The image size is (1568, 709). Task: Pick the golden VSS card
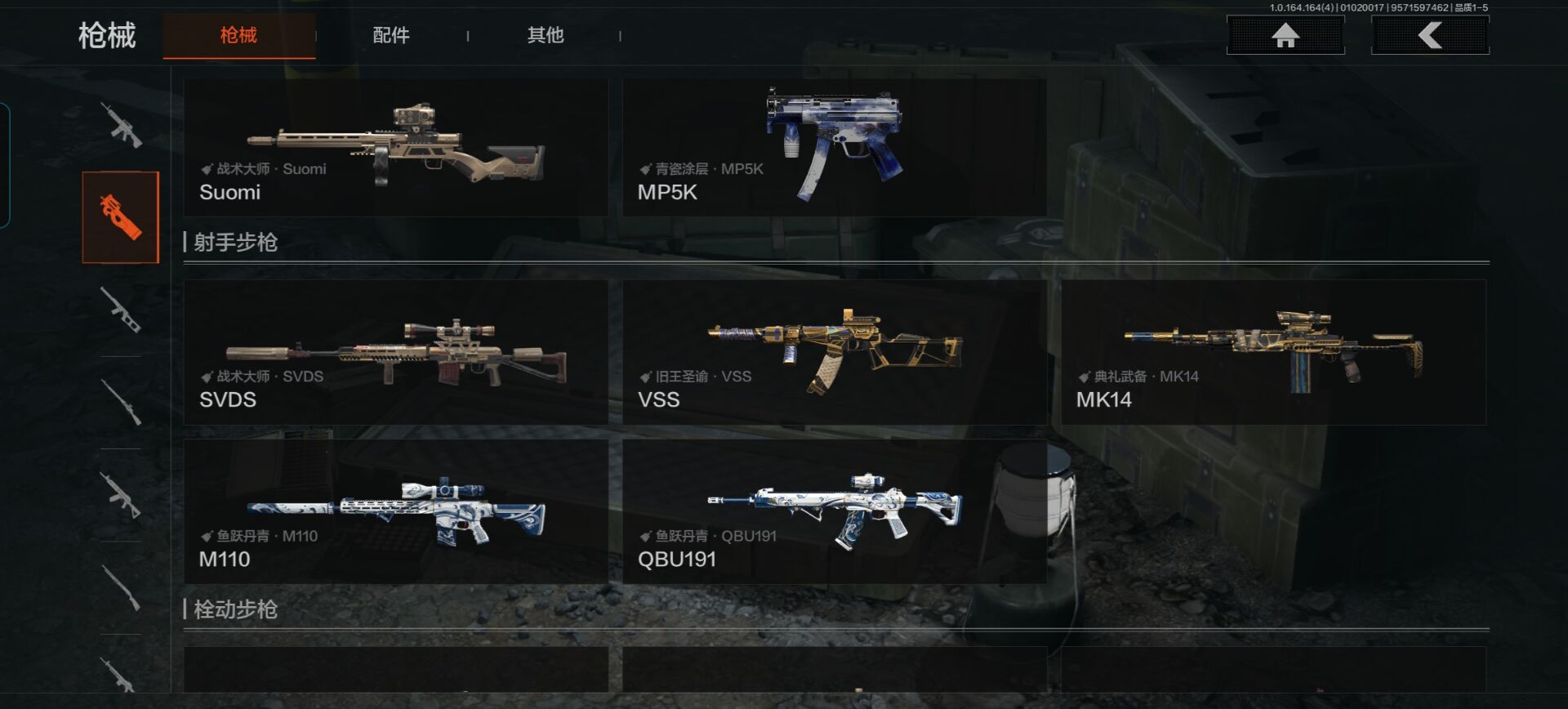tap(834, 352)
